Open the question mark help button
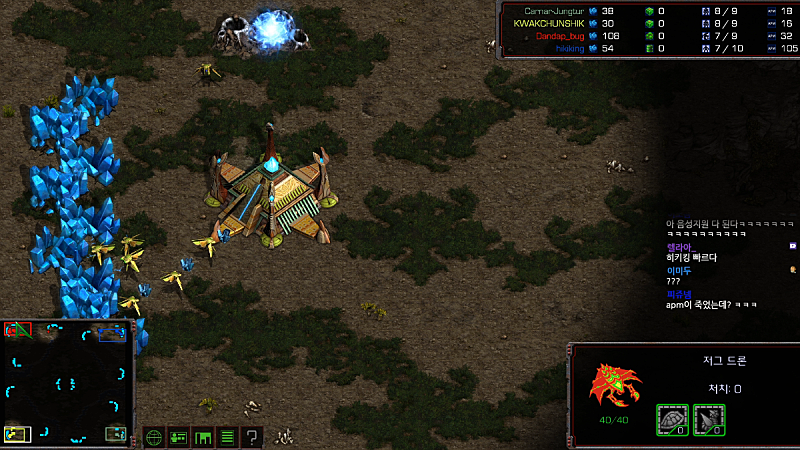800x450 pixels. click(x=252, y=437)
